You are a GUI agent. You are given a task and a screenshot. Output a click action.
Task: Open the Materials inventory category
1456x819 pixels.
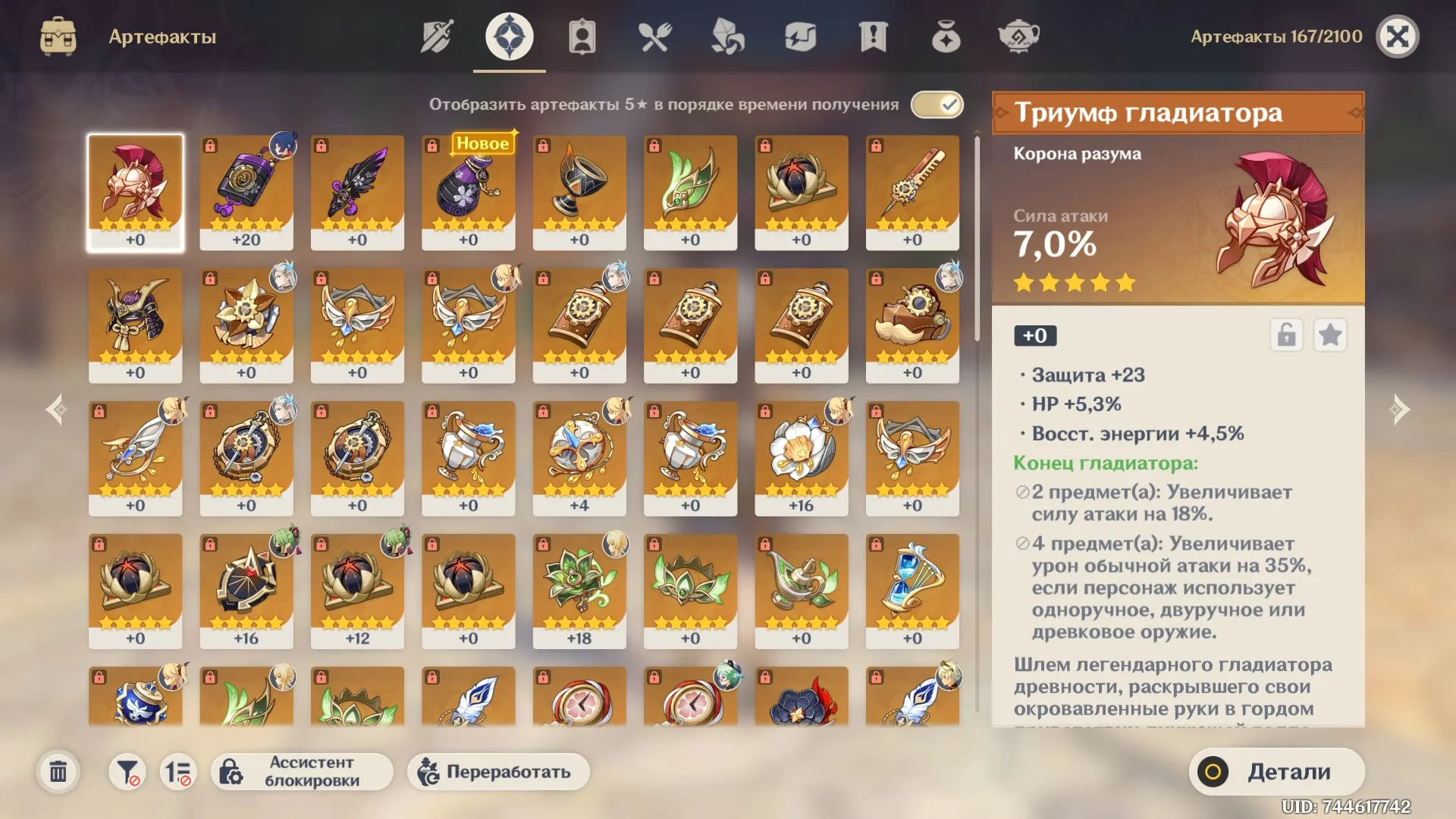(726, 34)
